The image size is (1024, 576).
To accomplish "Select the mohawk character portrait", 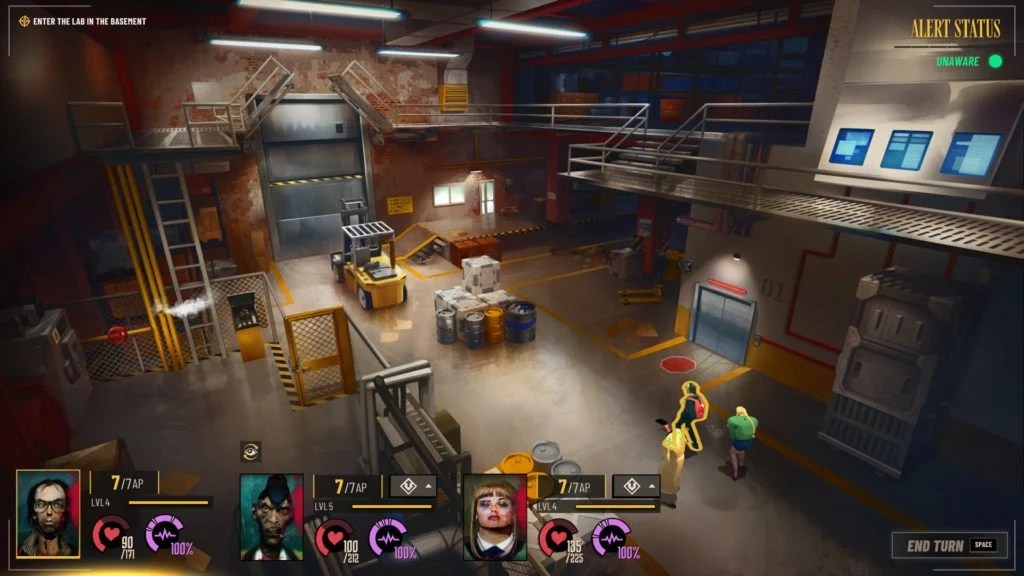I will pos(271,517).
